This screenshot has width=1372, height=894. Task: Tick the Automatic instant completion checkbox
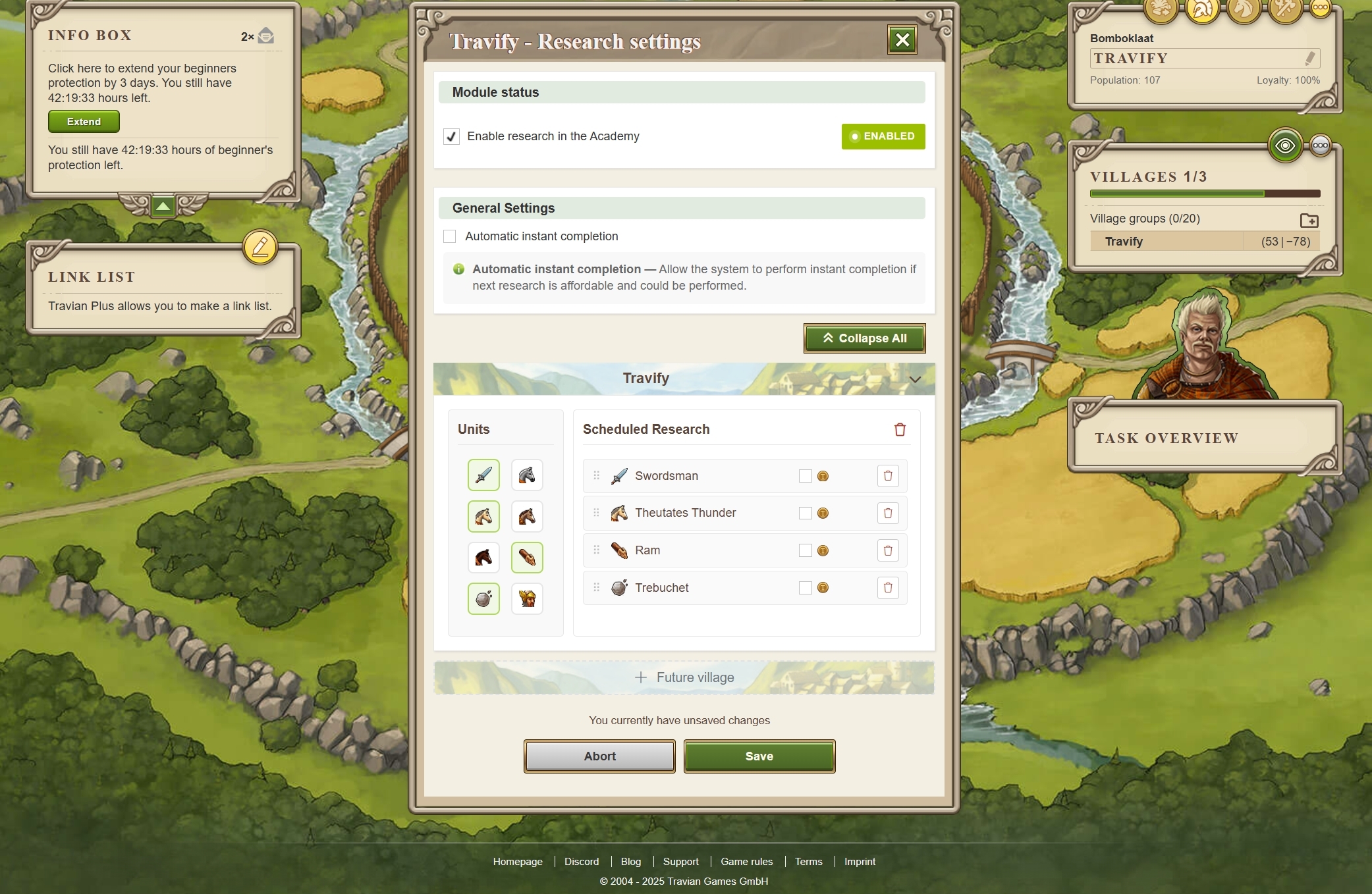(x=450, y=236)
